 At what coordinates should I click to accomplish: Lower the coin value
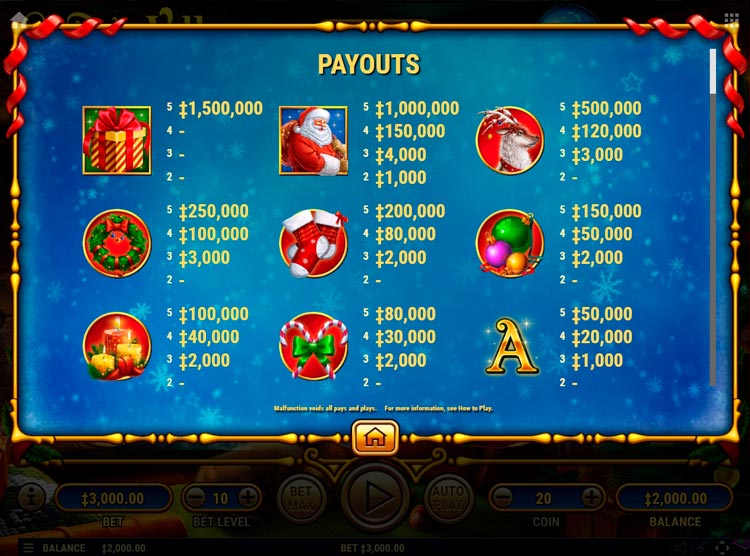[502, 497]
